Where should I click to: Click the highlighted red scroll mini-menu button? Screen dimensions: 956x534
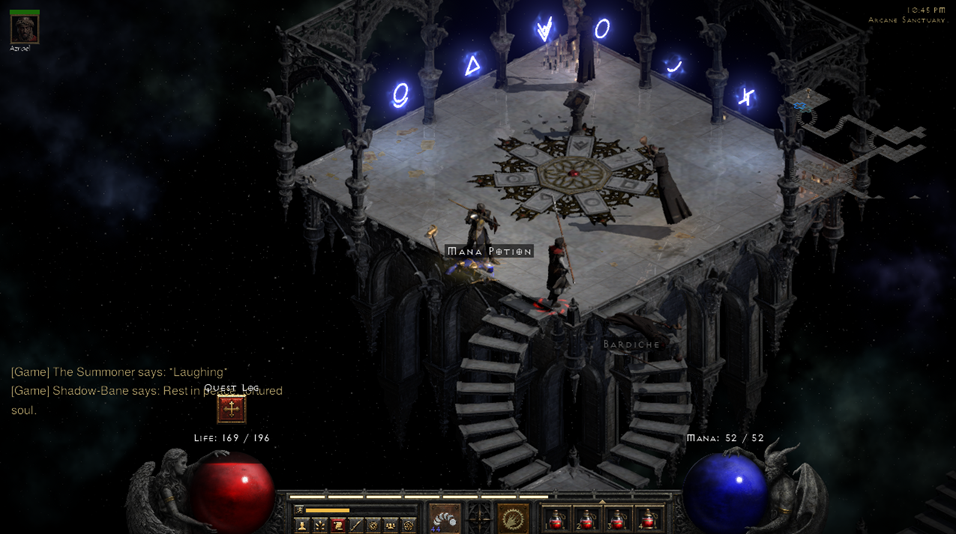338,525
